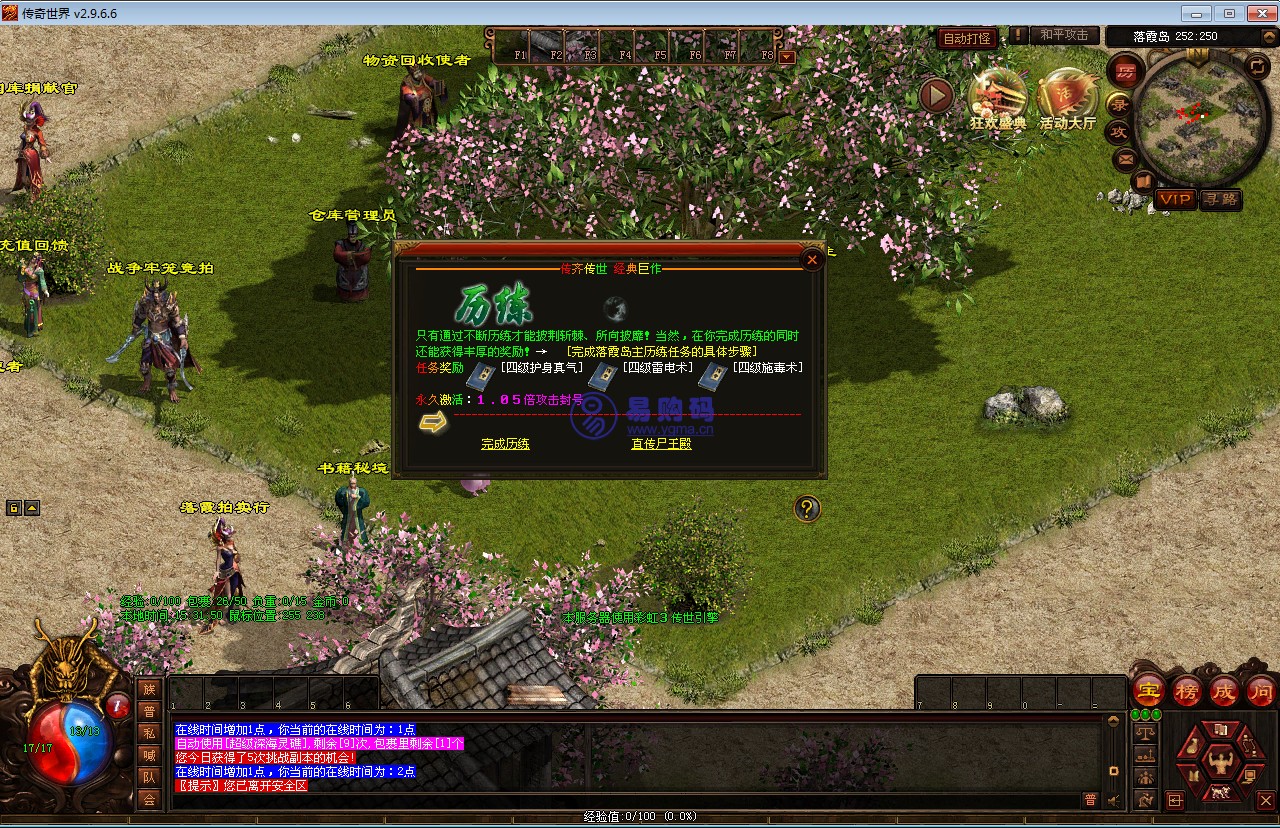Open the 完成落霞岛主历练任务的具体步骤 link
This screenshot has width=1280, height=828.
(x=661, y=351)
